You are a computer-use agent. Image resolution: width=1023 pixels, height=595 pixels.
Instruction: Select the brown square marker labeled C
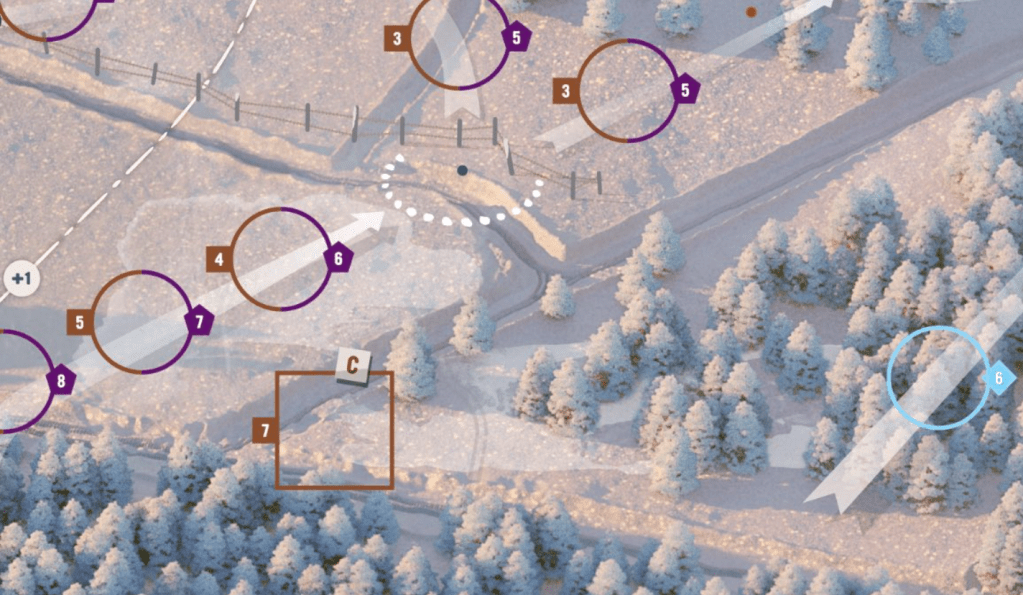pyautogui.click(x=334, y=430)
